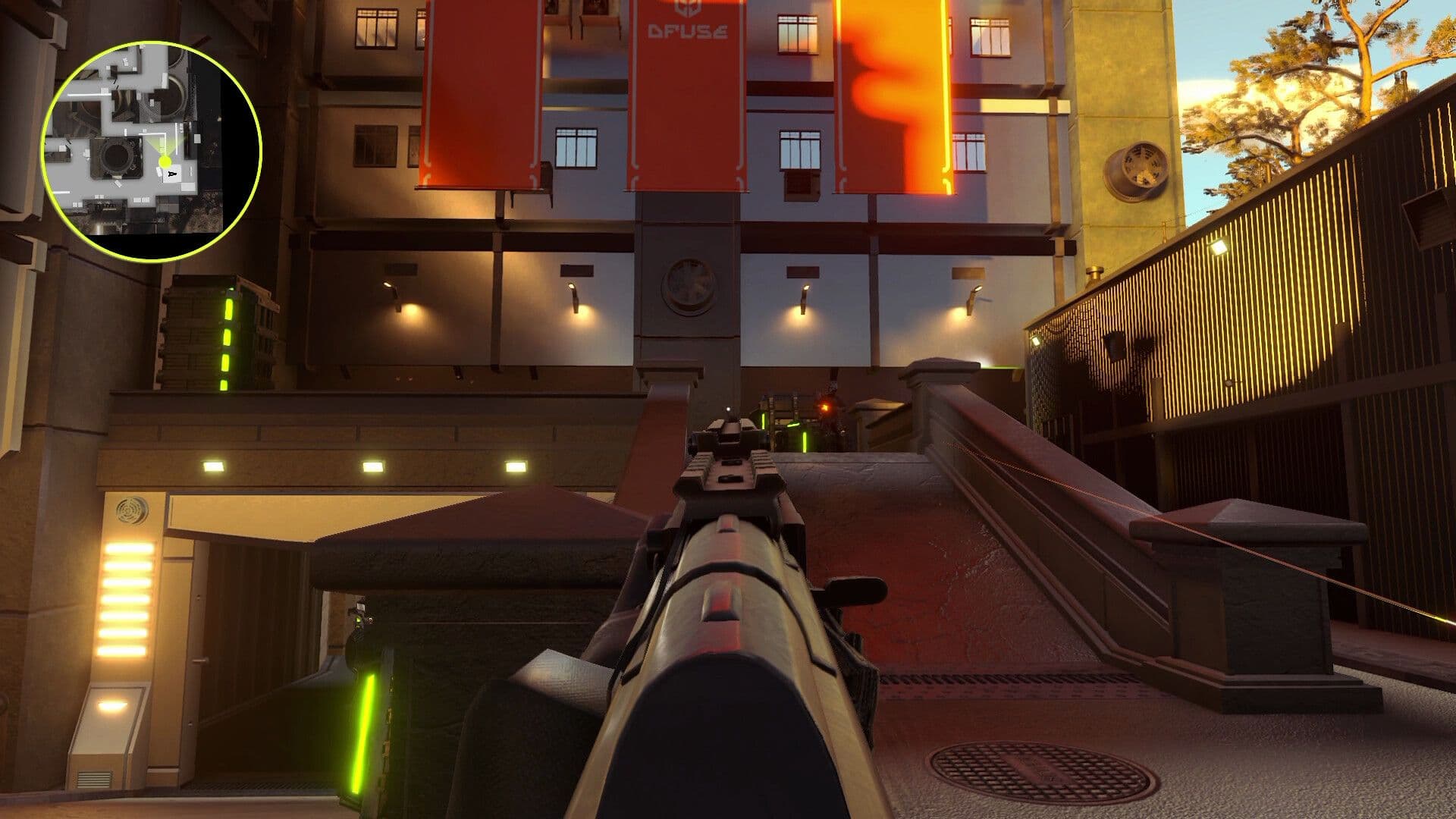Viewport: 1456px width, 819px height.
Task: Toggle the glowing orange wall panel lights
Action: coord(127,599)
